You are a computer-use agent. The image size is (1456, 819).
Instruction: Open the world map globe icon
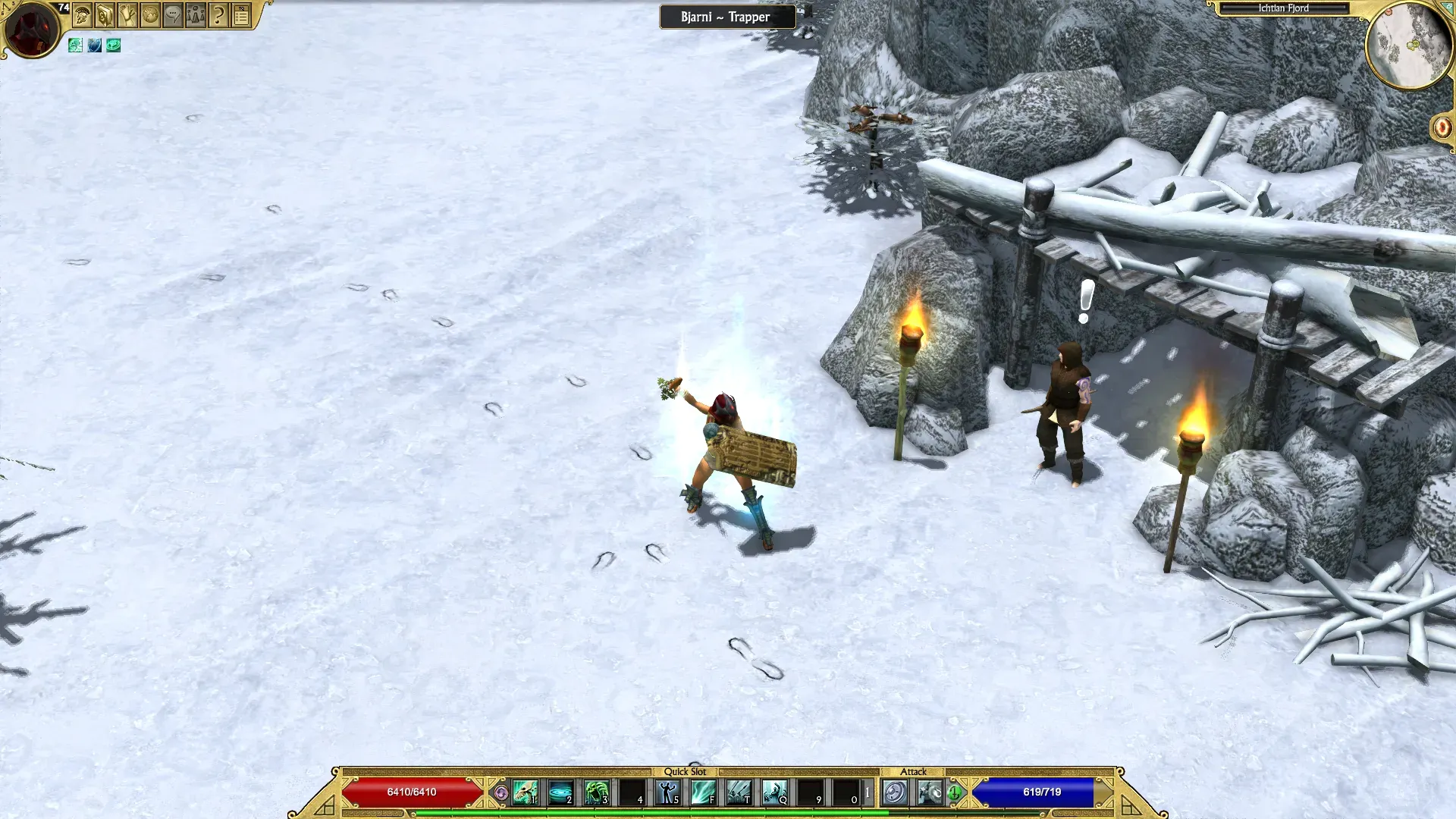[150, 15]
